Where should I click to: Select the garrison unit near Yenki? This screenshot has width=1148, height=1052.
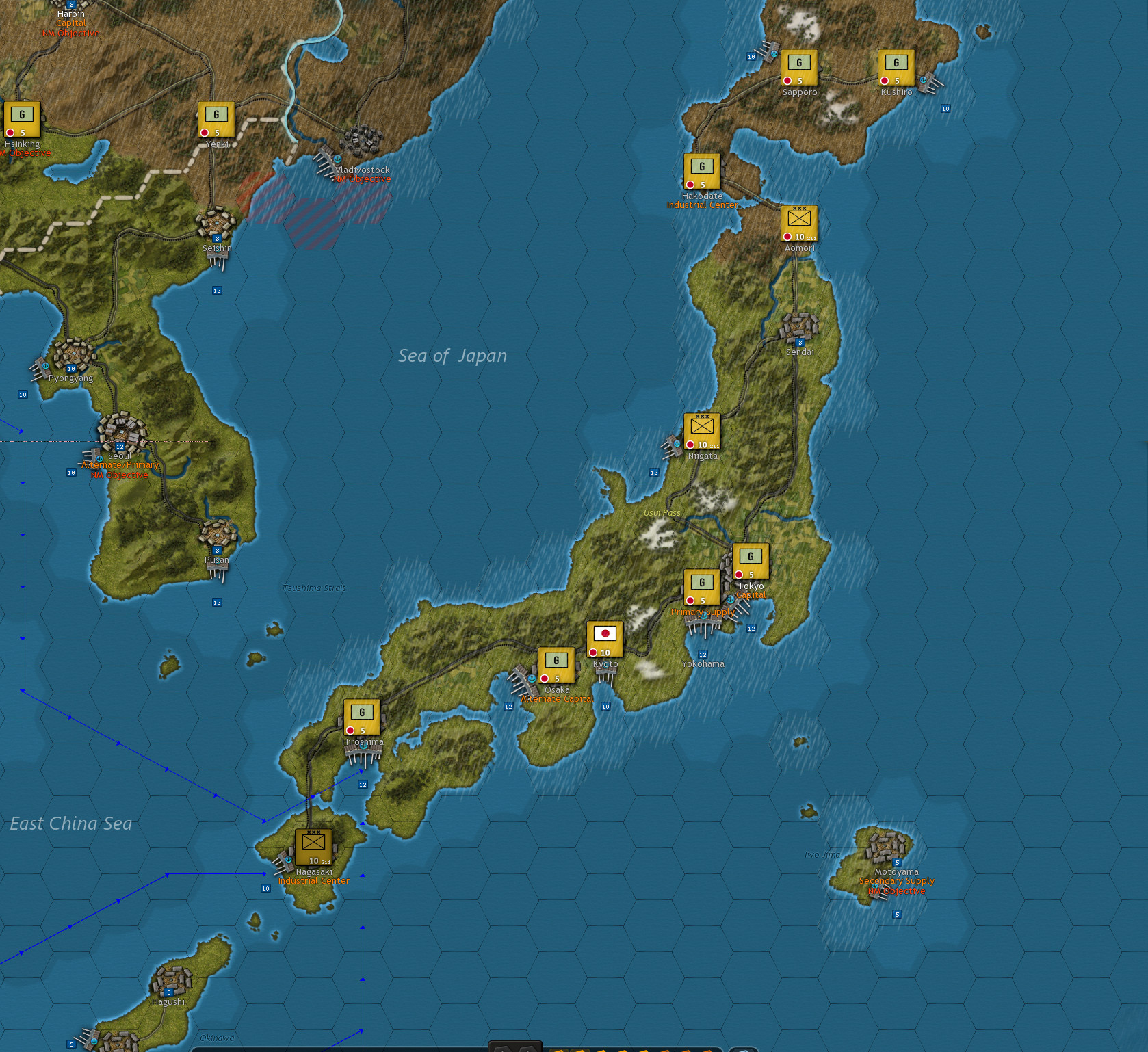point(216,118)
